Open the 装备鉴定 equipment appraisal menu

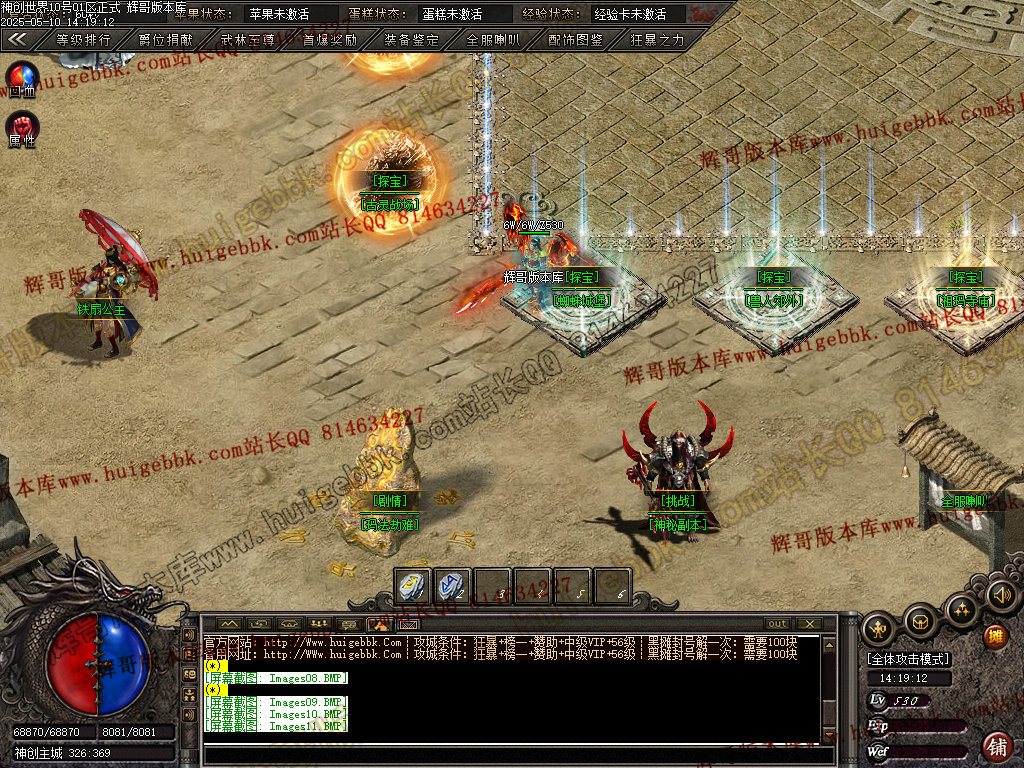(x=412, y=40)
